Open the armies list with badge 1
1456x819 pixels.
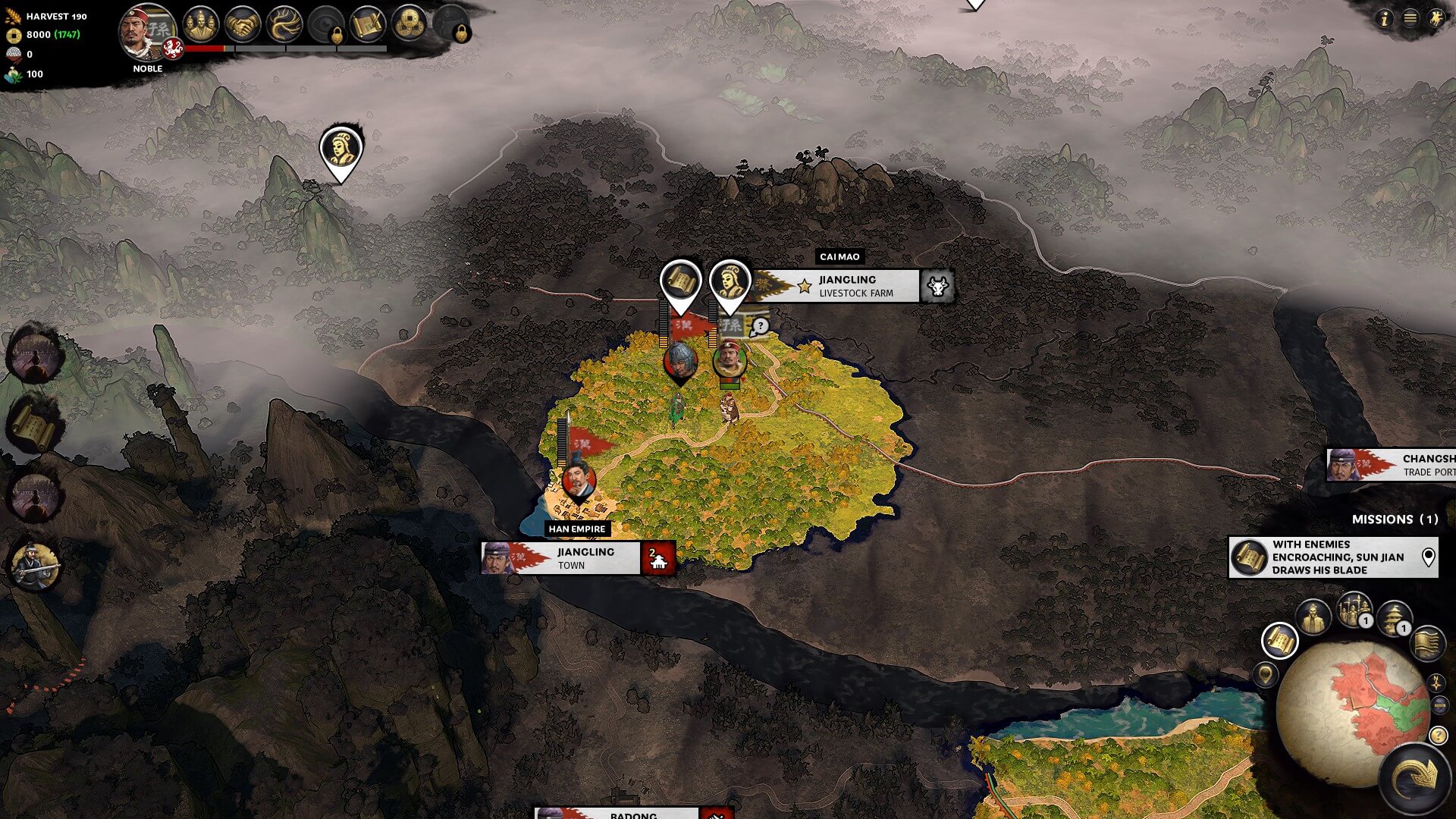(x=1354, y=610)
